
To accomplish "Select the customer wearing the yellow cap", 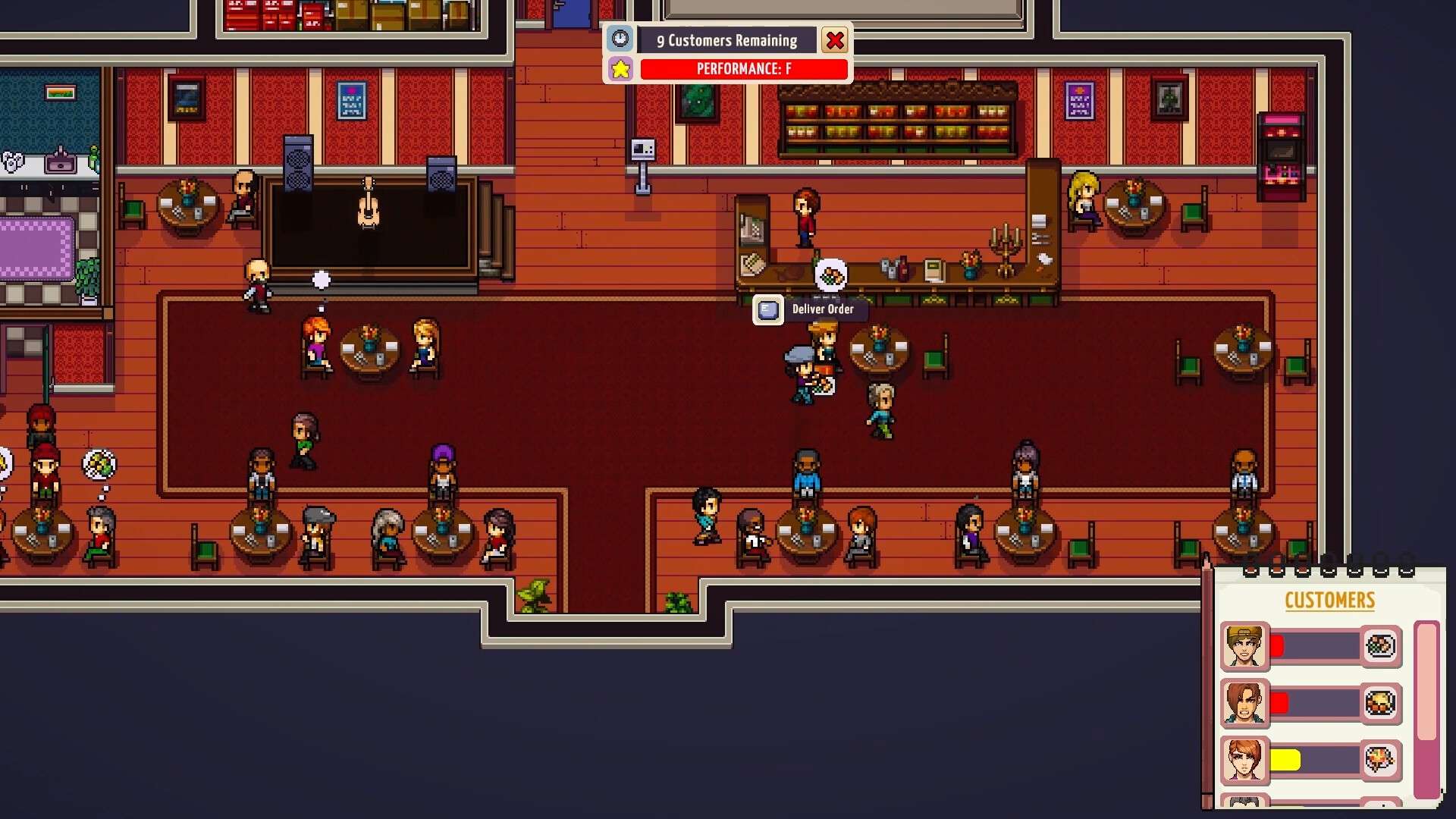I will pos(1244,647).
